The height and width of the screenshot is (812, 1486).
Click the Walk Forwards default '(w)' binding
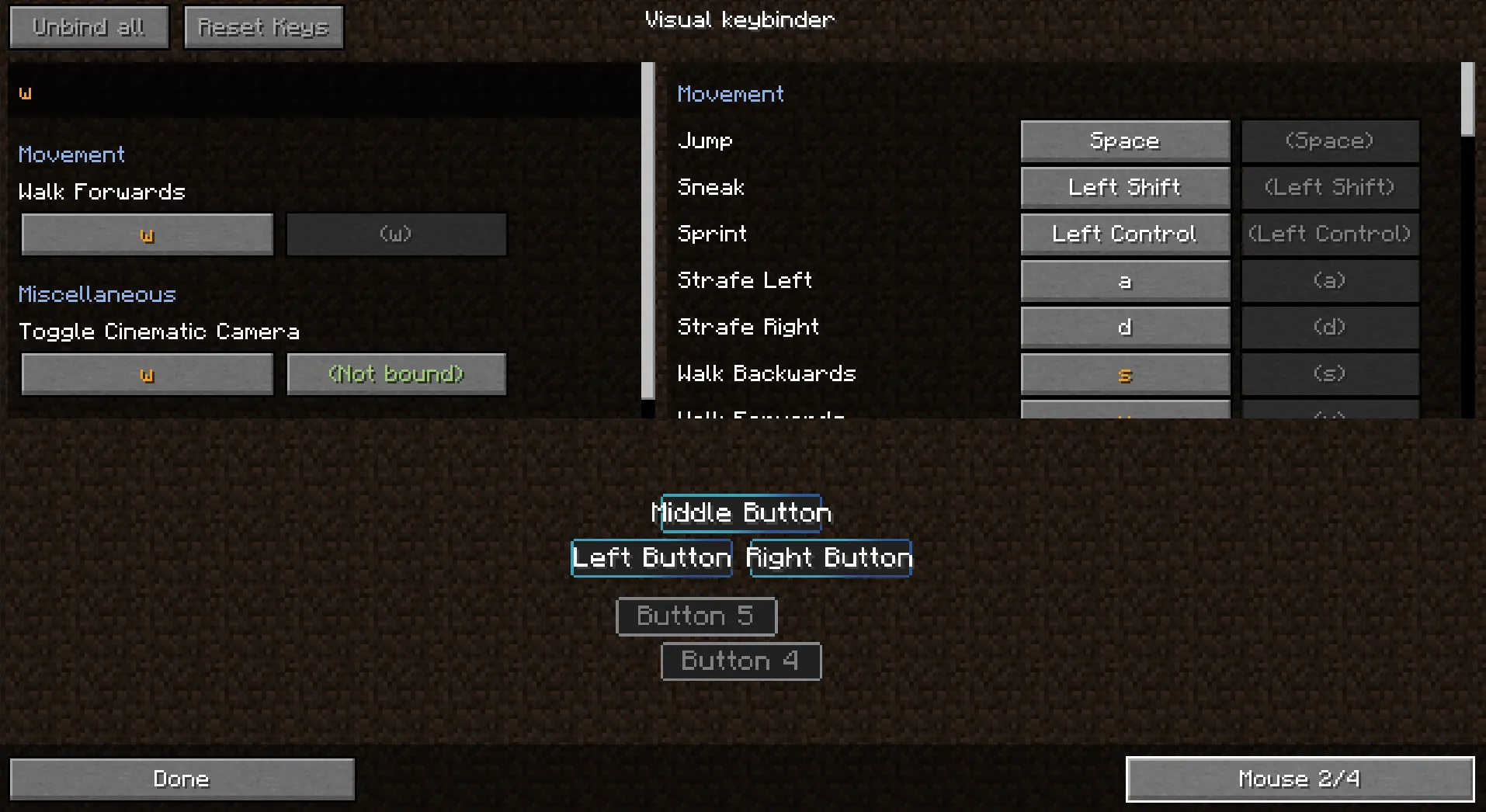[x=396, y=234]
